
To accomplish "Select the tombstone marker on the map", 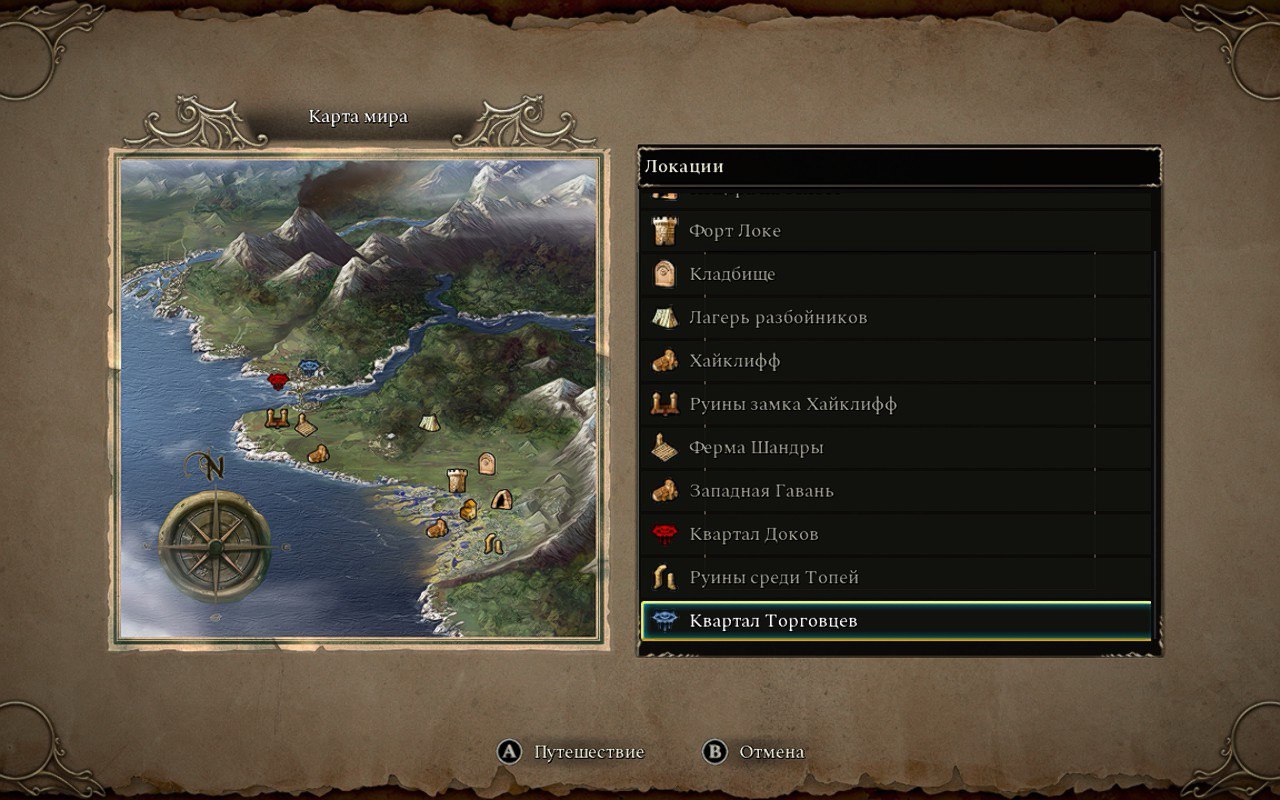I will point(487,463).
